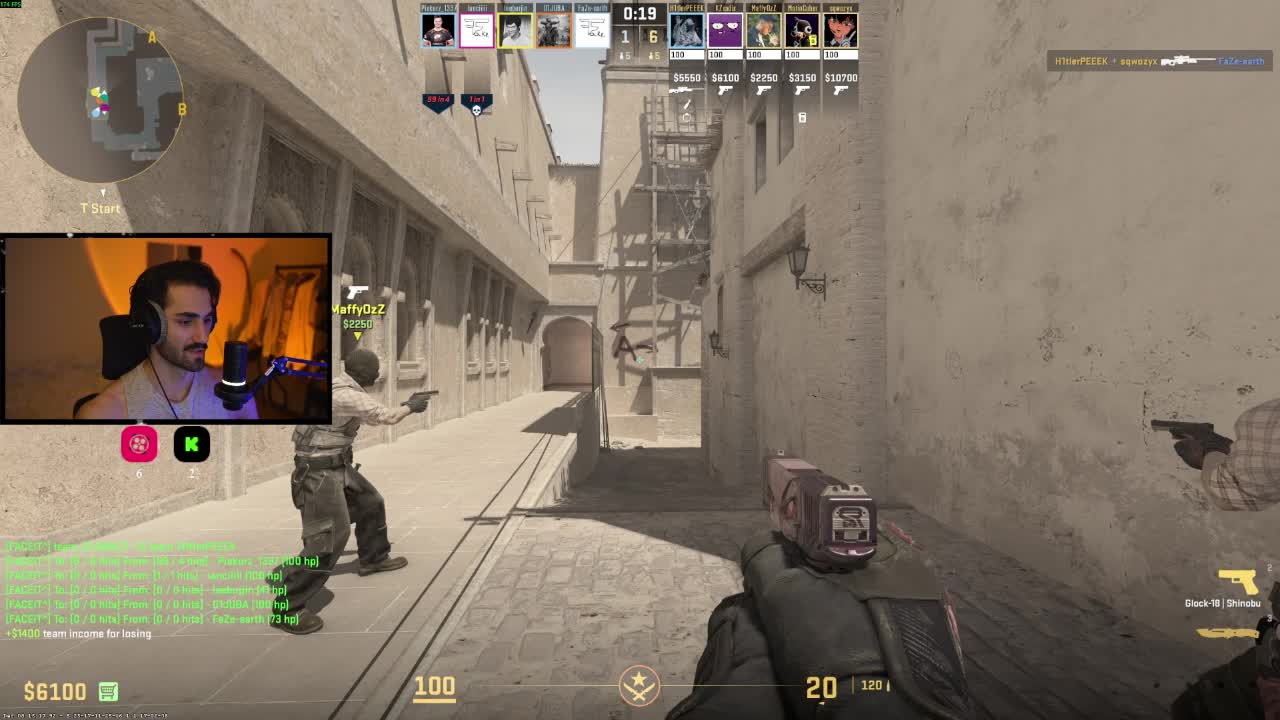Screen dimensions: 1280x720
Task: Click the streamer webcam overlay
Action: (x=166, y=328)
